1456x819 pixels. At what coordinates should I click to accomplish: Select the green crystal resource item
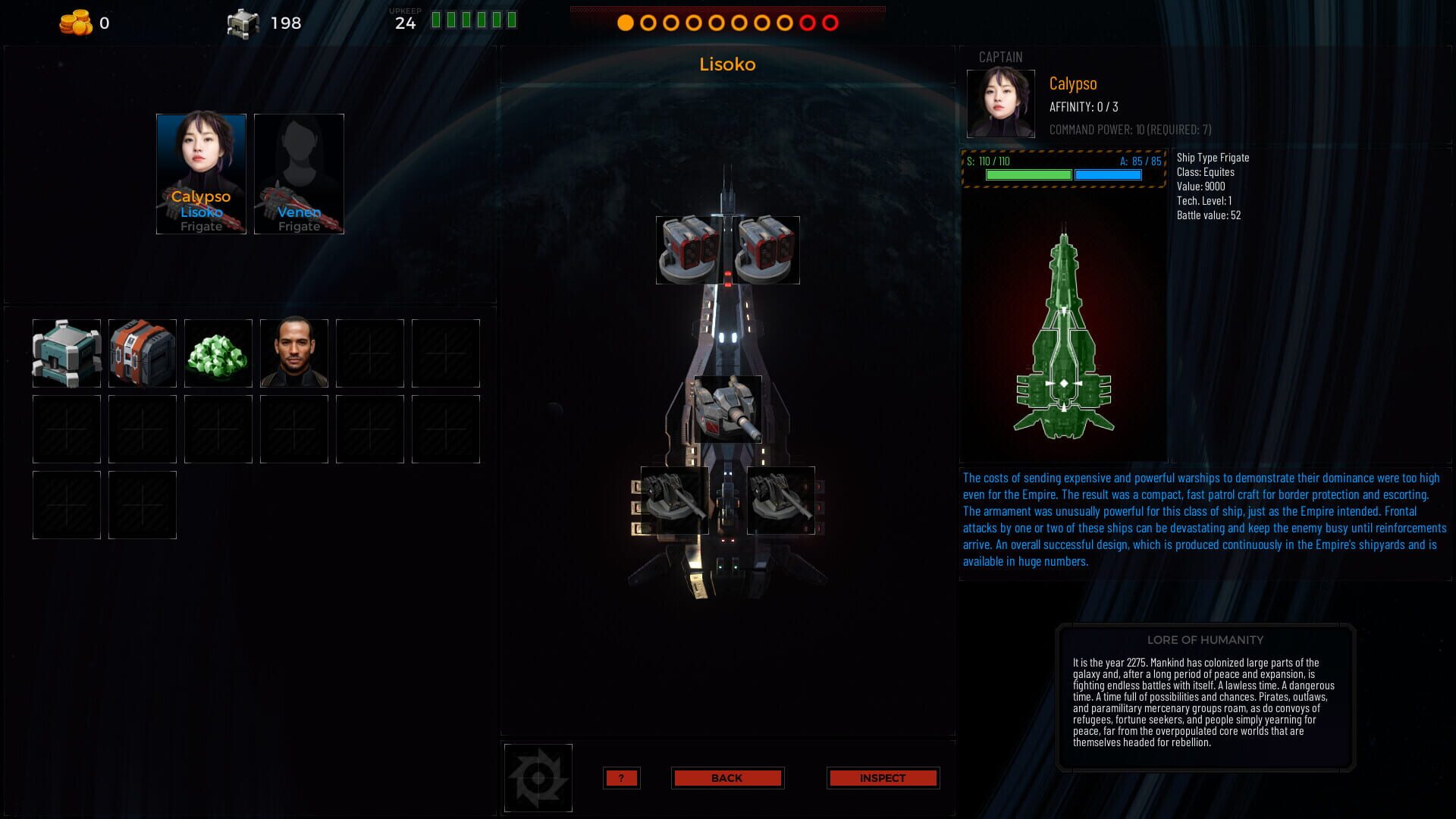tap(218, 352)
